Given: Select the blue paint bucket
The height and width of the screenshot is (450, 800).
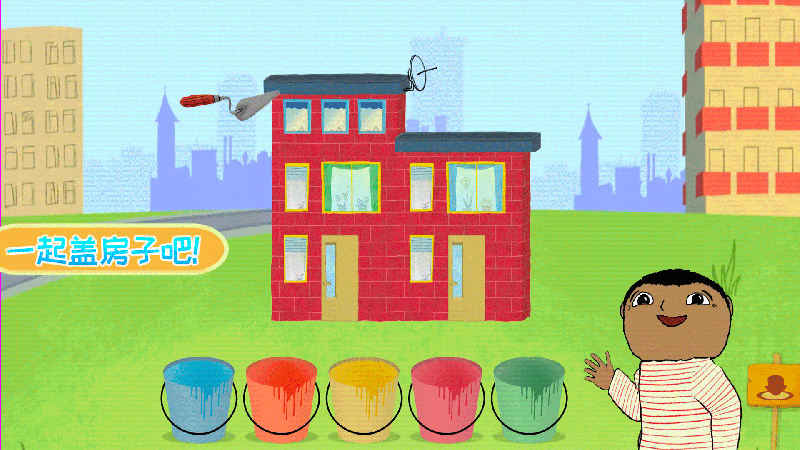Looking at the screenshot, I should (199, 399).
